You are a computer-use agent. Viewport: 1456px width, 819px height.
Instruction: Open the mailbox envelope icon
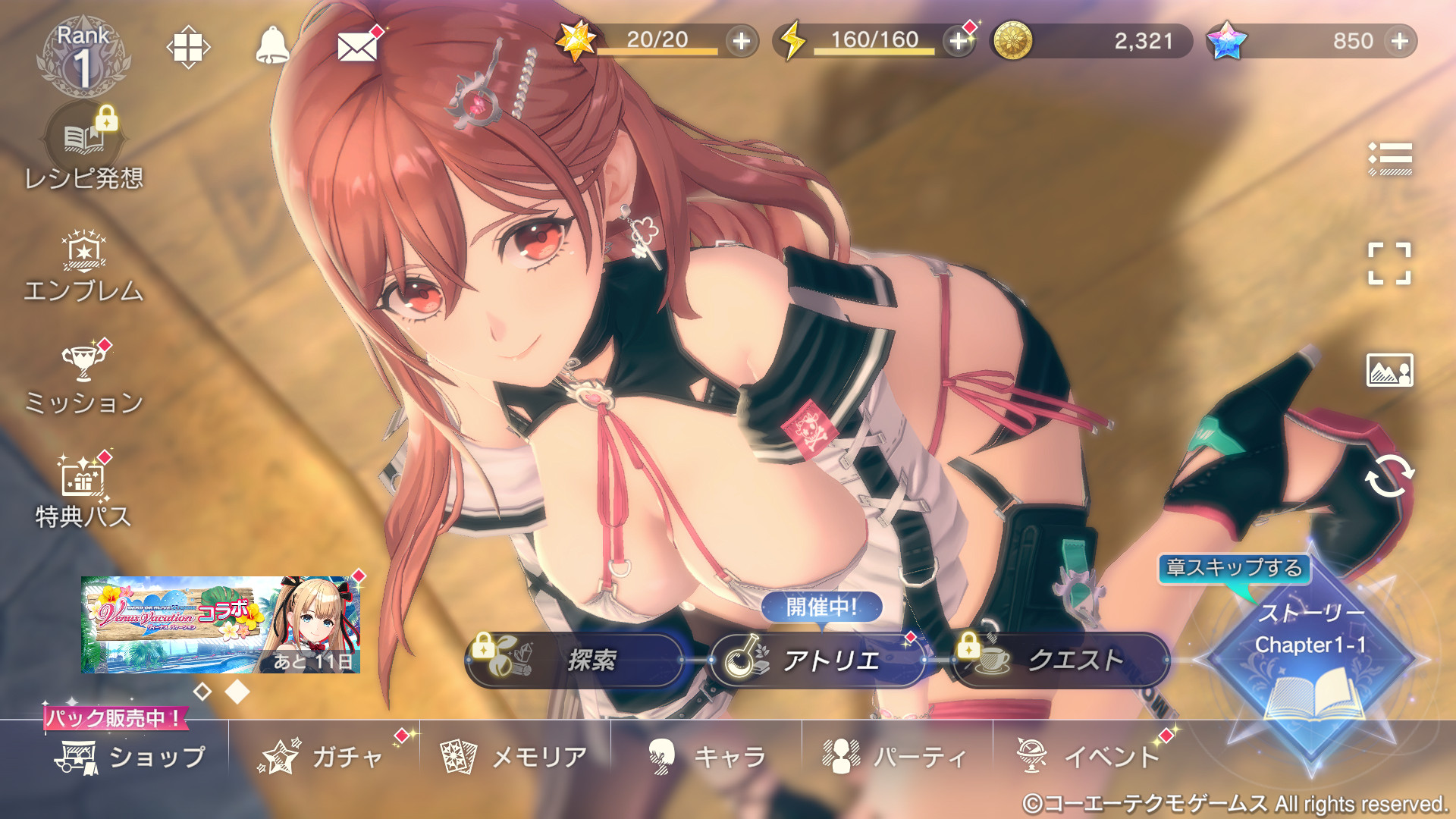click(357, 47)
